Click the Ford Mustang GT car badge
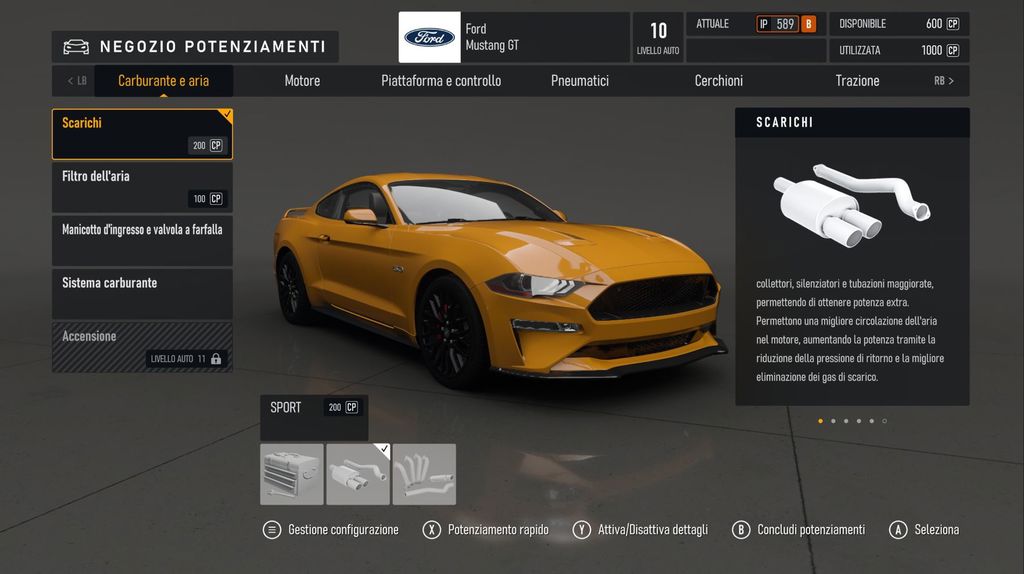Viewport: 1024px width, 574px height. 430,37
